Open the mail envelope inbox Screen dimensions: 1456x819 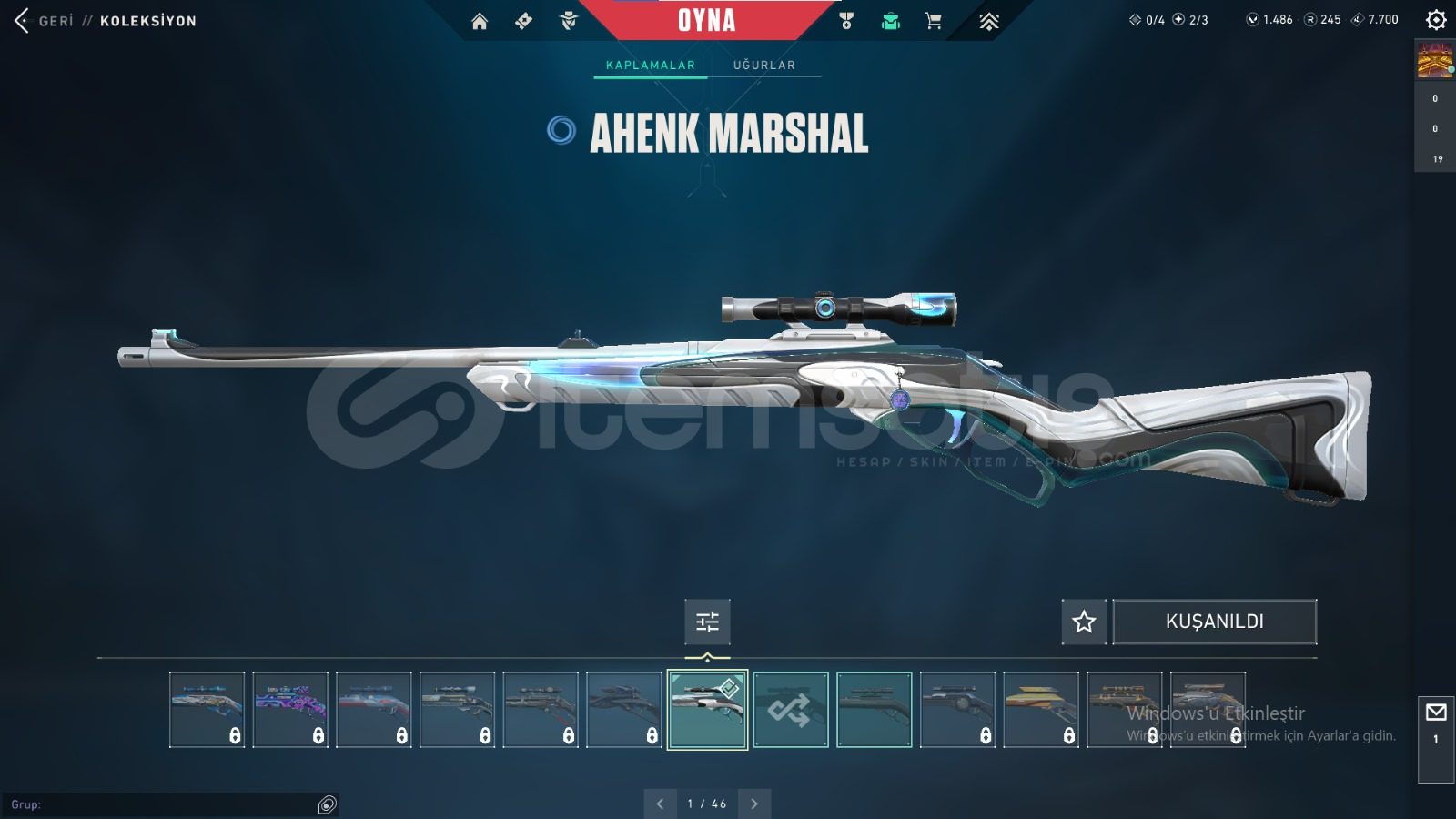[x=1436, y=713]
